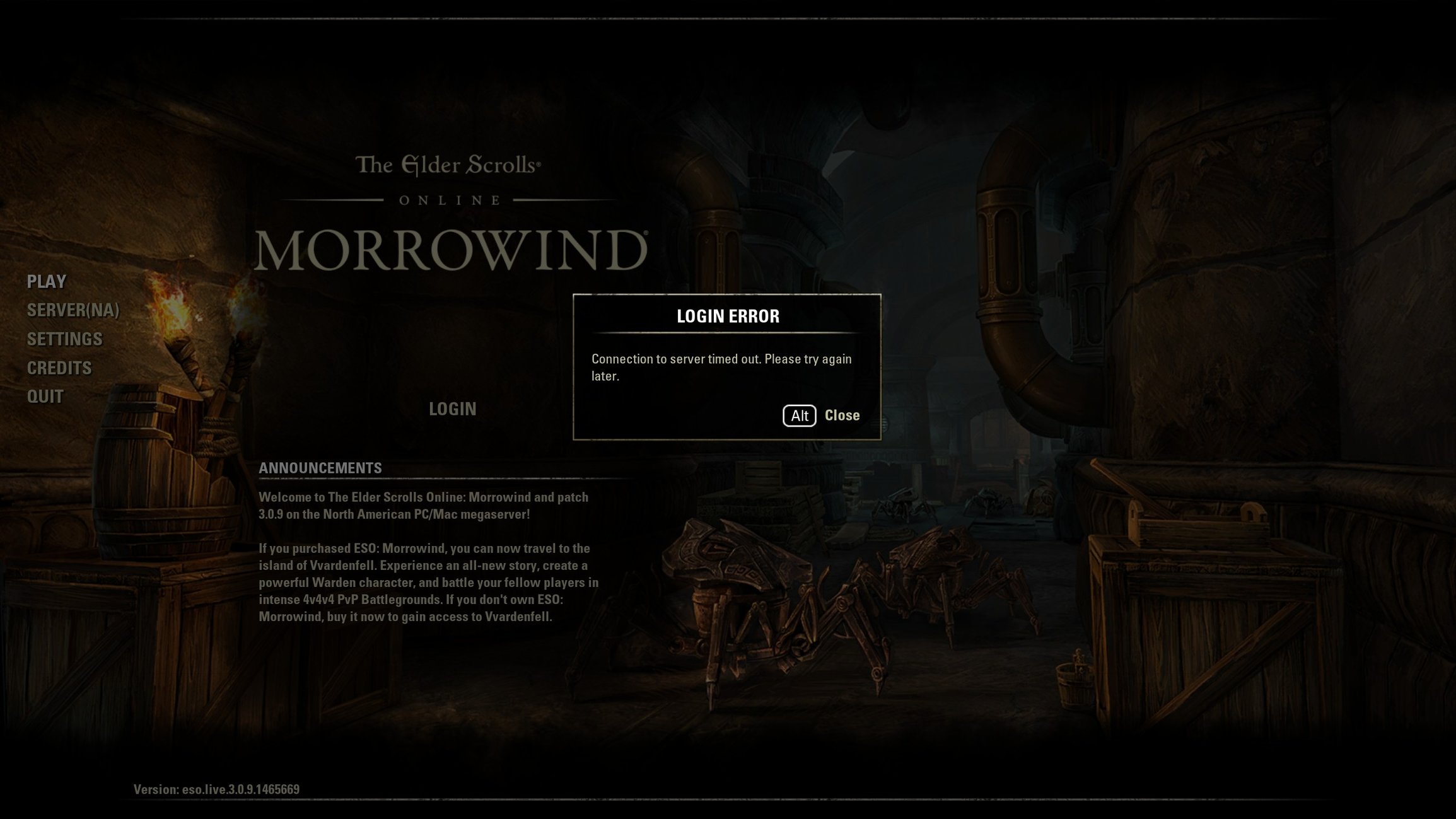1456x819 pixels.
Task: Close the LOGIN ERROR dialog
Action: click(841, 415)
